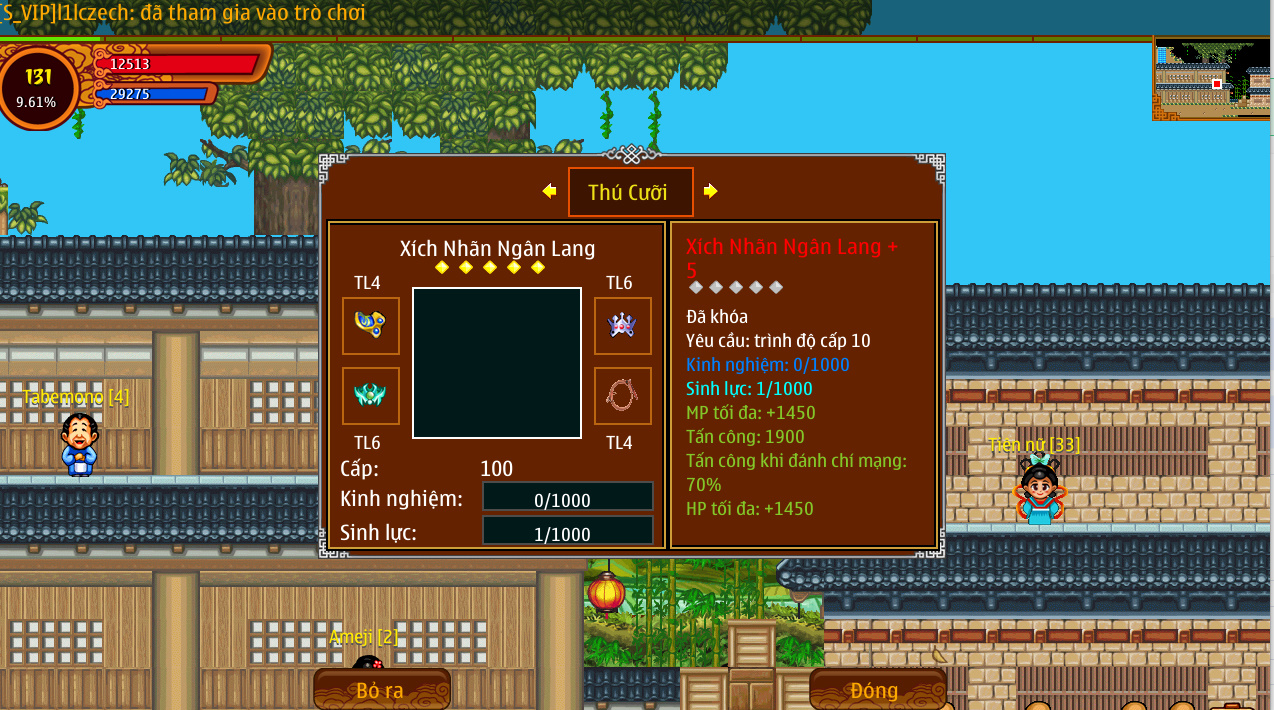The image size is (1274, 710).
Task: Click the "Bỏ ra" button
Action: [x=381, y=690]
